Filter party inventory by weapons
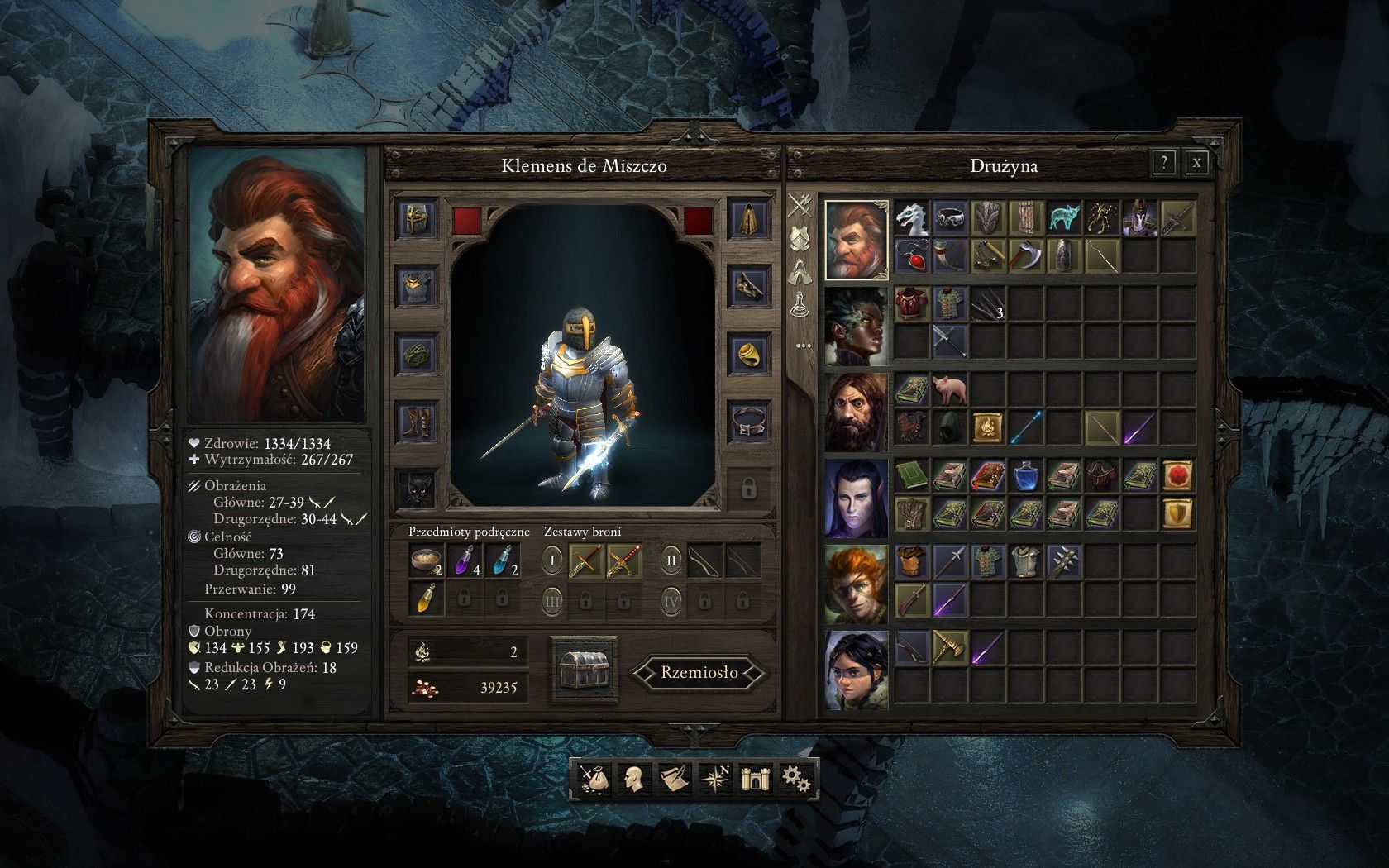This screenshot has width=1389, height=868. pos(799,204)
